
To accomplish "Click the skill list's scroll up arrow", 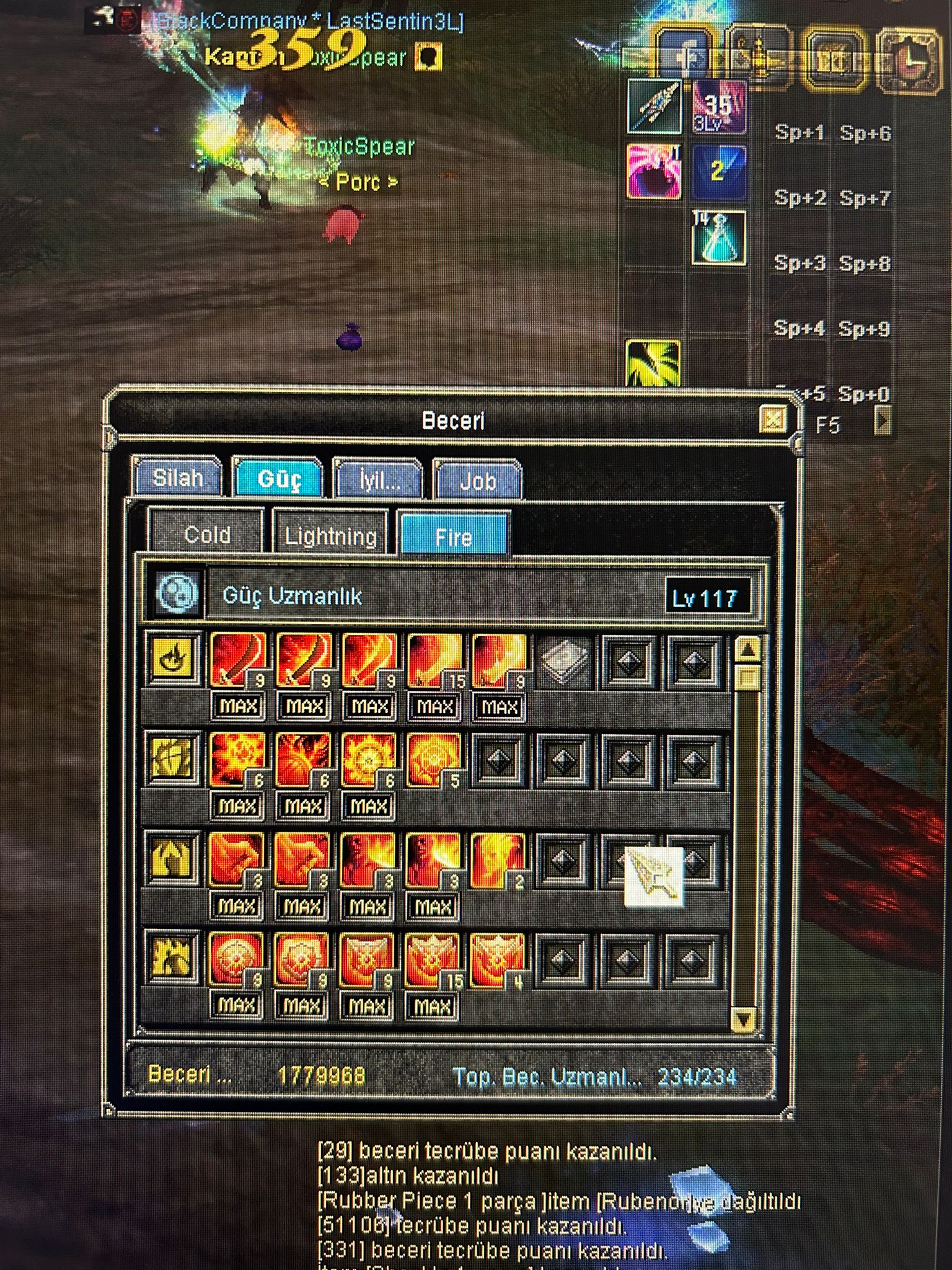I will pyautogui.click(x=748, y=651).
